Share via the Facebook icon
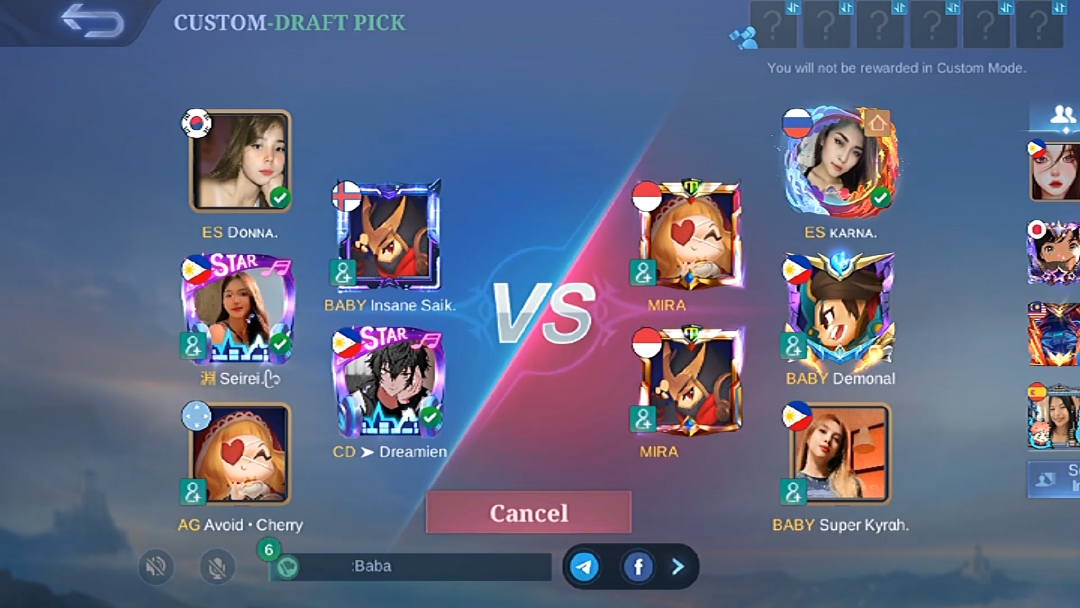 tap(637, 567)
